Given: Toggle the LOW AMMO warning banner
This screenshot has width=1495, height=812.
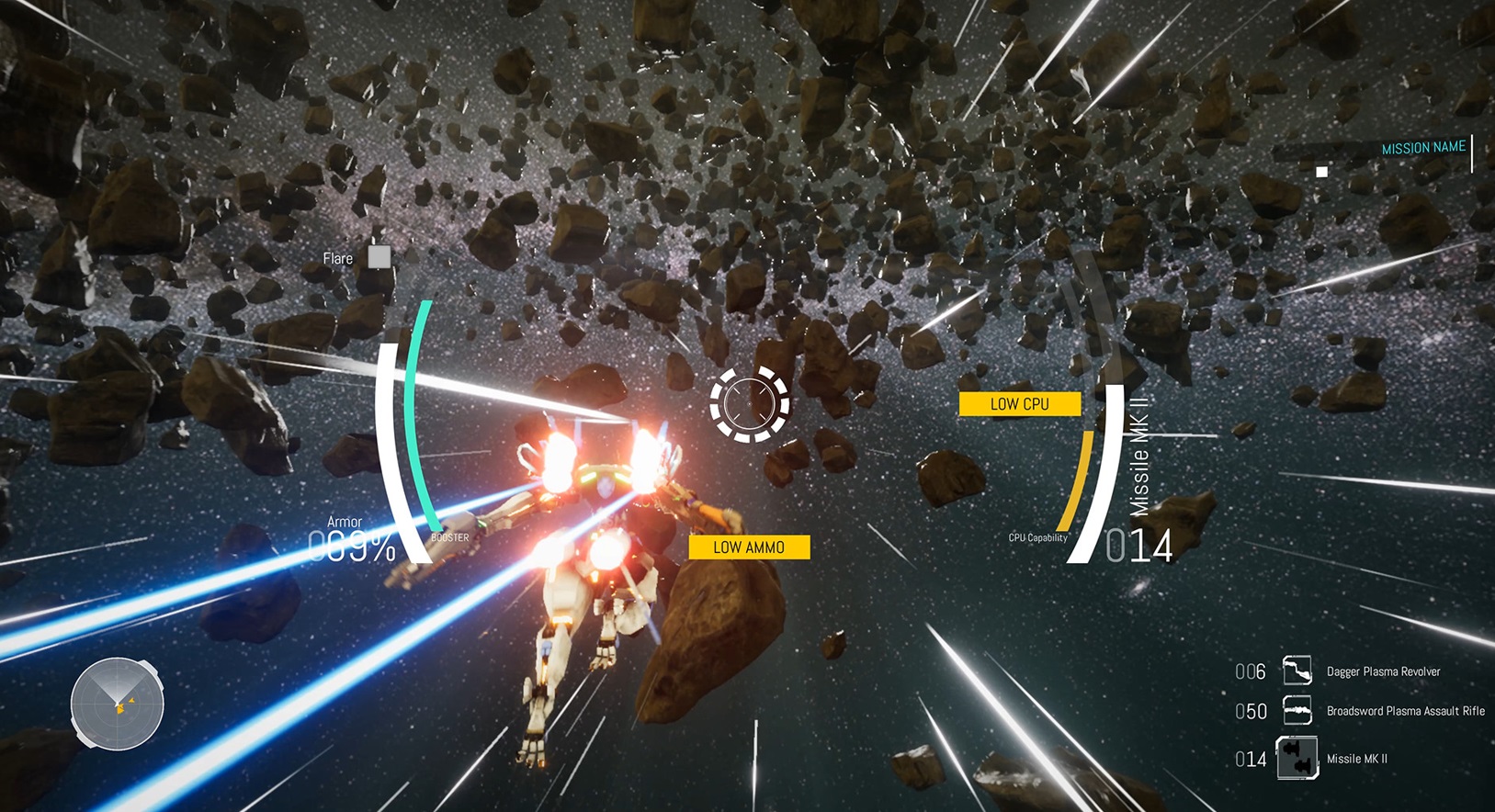Looking at the screenshot, I should click(749, 547).
